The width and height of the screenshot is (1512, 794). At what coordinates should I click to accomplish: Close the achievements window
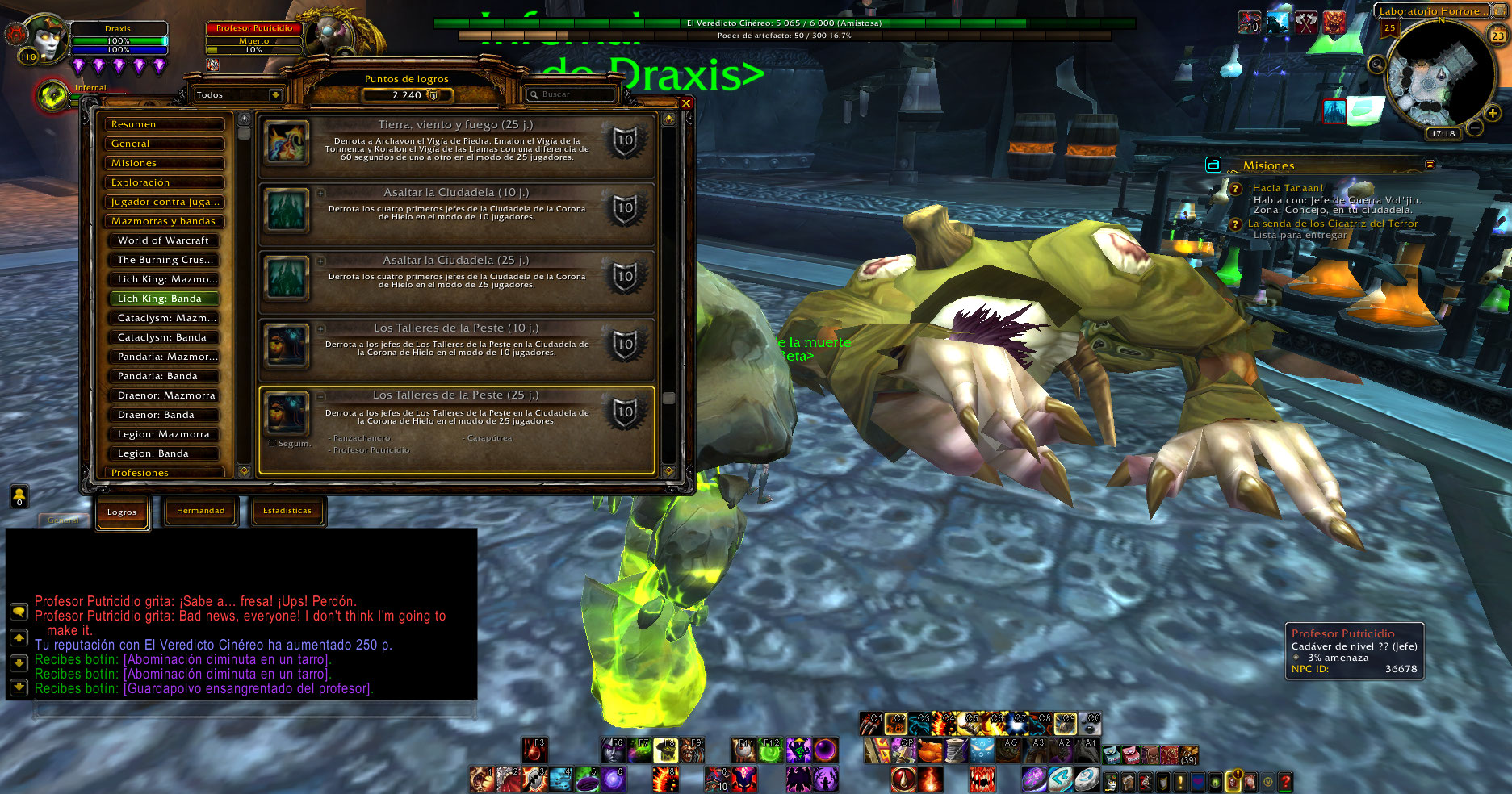click(685, 103)
